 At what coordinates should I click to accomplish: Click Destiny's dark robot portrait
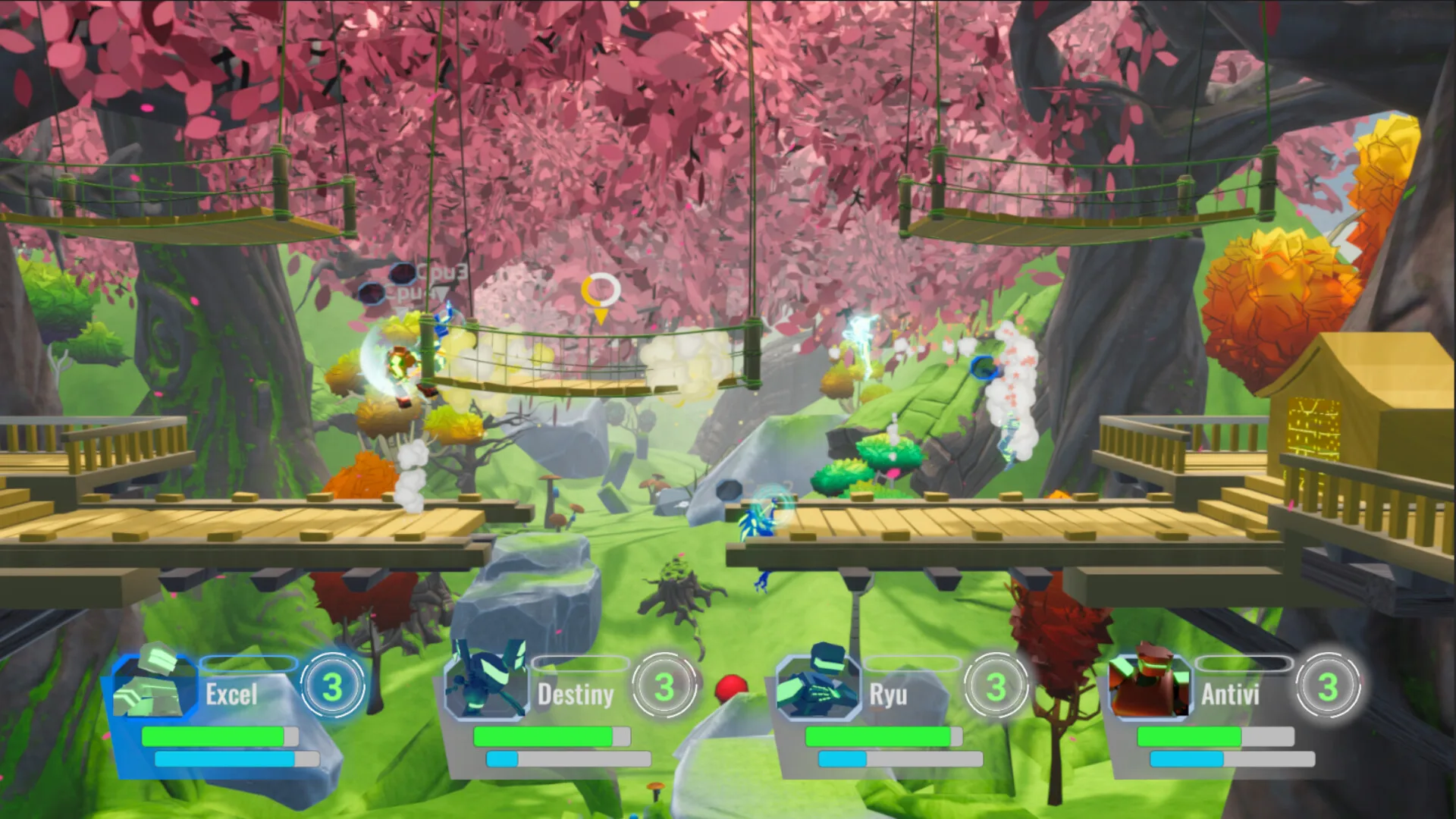(484, 682)
